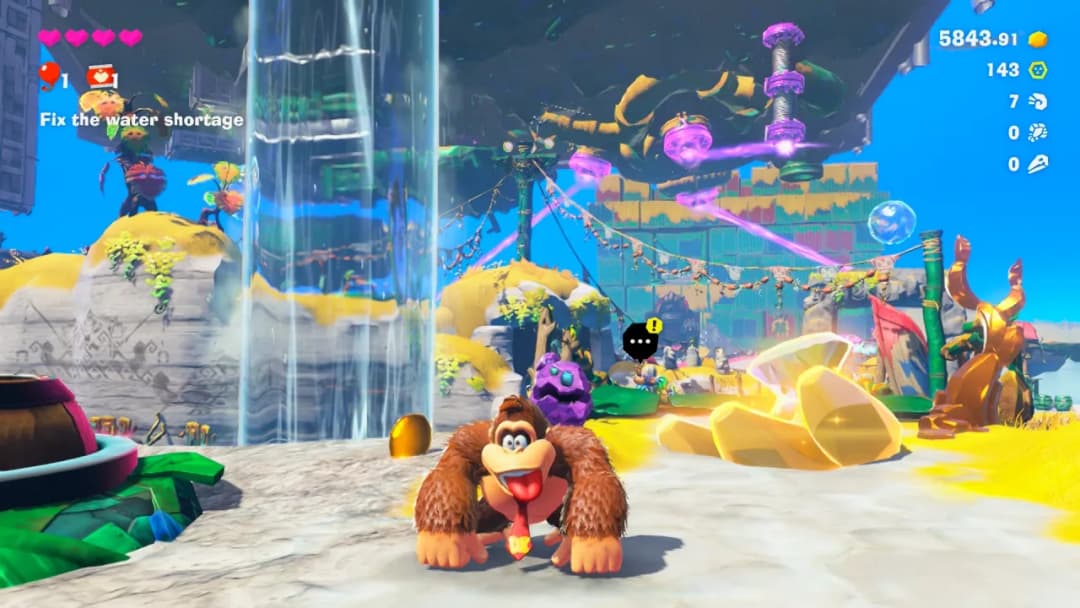The image size is (1080, 608).
Task: Select the green hexagon chip icon
Action: coord(1038,70)
